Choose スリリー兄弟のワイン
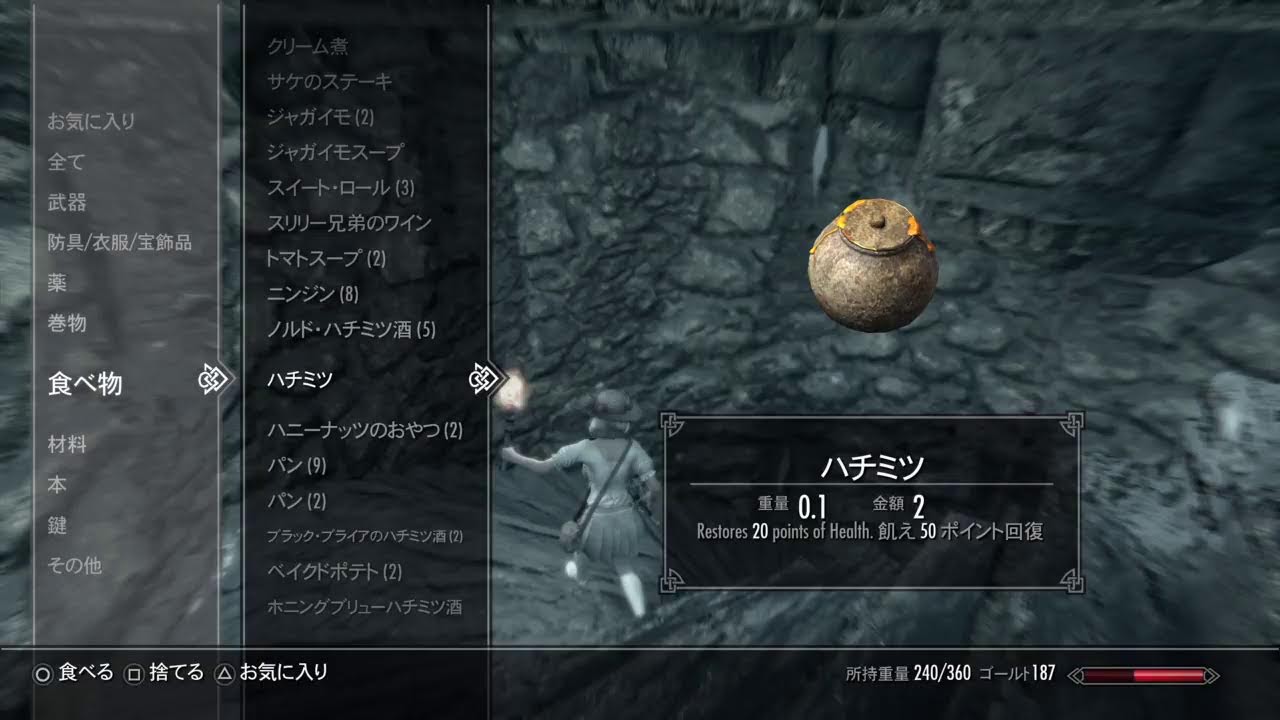The width and height of the screenshot is (1280, 720). [x=349, y=223]
